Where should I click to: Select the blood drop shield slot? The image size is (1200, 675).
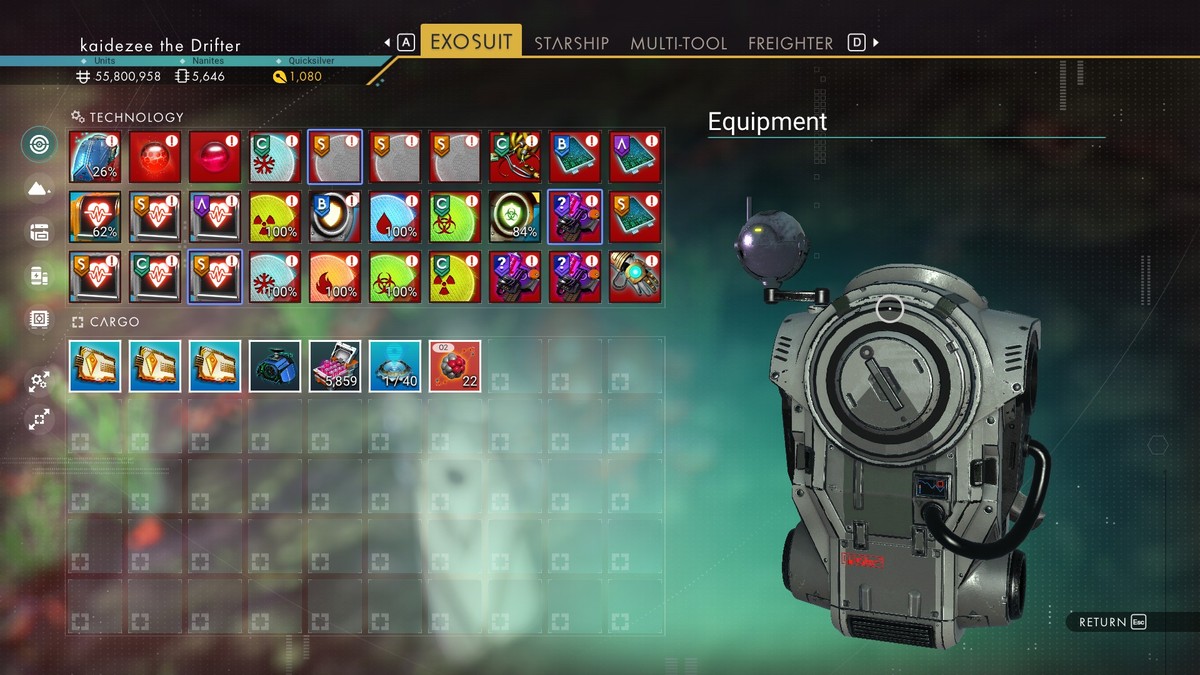pos(395,217)
